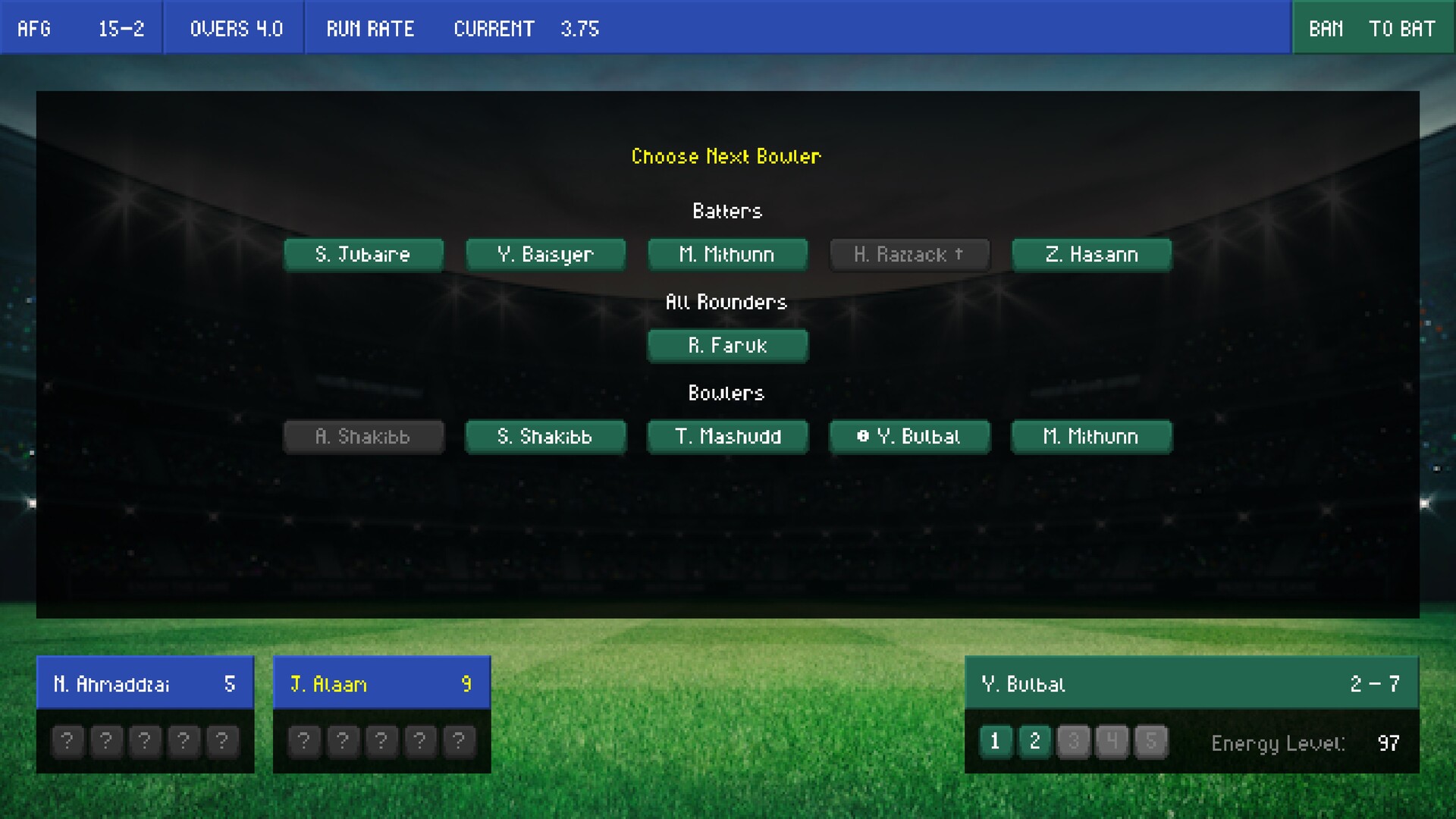Click over box 3 in Y. Bulbal's panel
This screenshot has width=1456, height=819.
click(x=1073, y=743)
